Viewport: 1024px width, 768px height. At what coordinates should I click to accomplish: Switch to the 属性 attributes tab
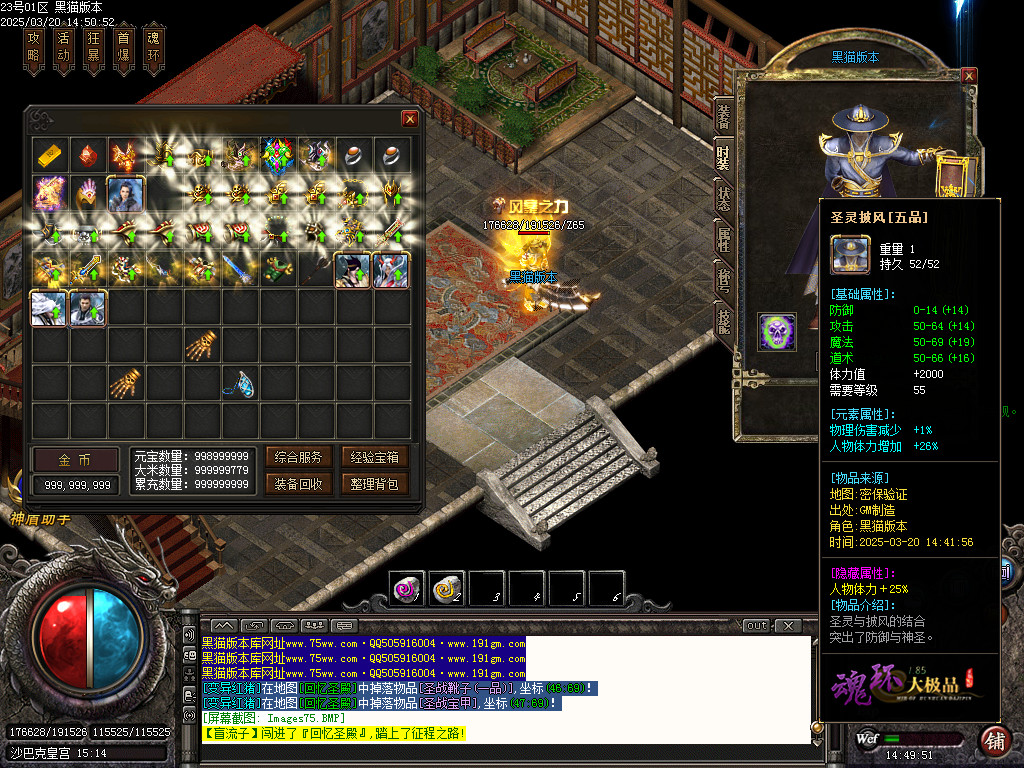pyautogui.click(x=723, y=238)
